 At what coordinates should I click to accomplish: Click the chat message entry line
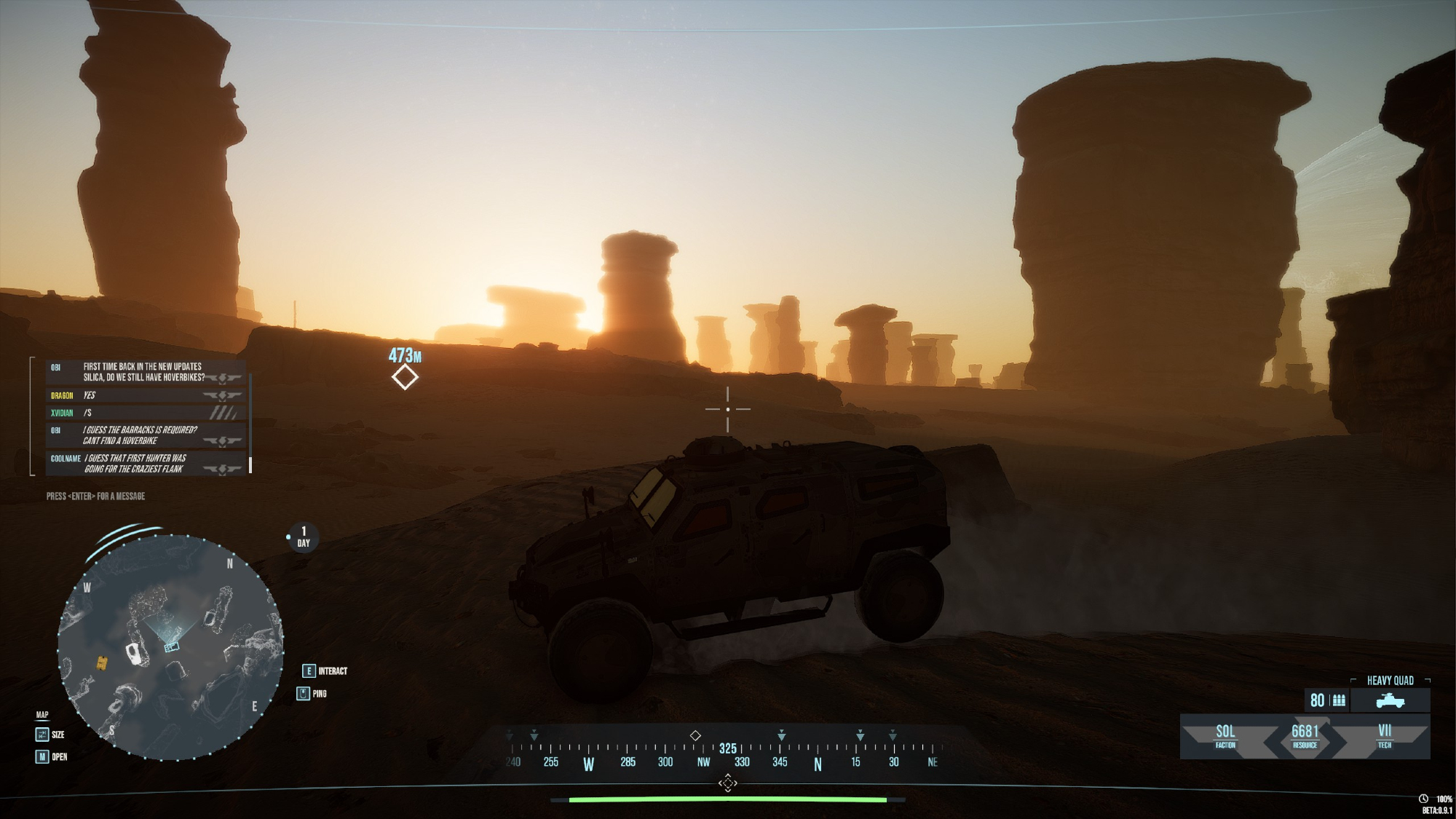pos(95,496)
